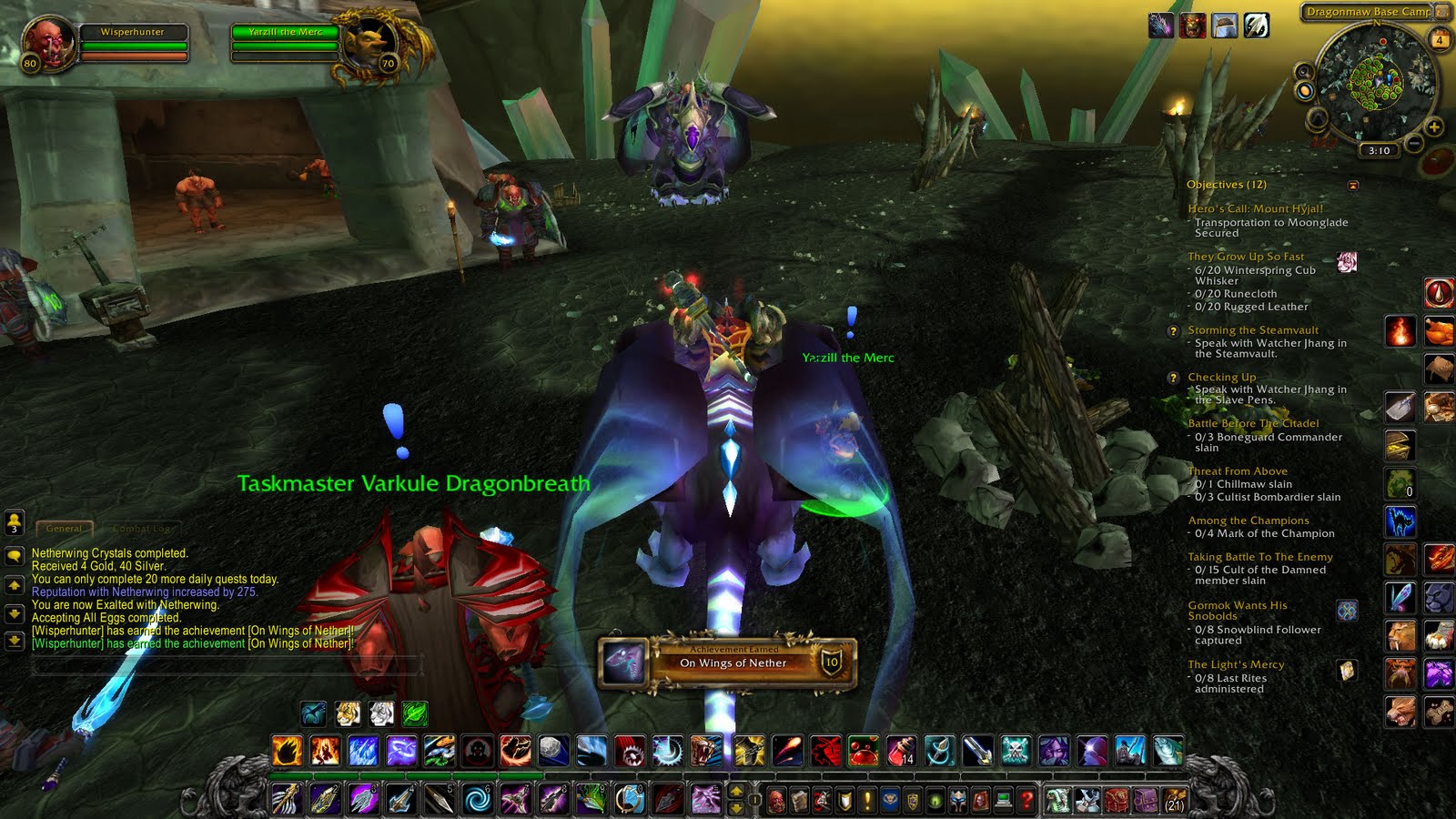The width and height of the screenshot is (1456, 819).
Task: Open the Character Info portrait icon
Action: pyautogui.click(x=776, y=799)
